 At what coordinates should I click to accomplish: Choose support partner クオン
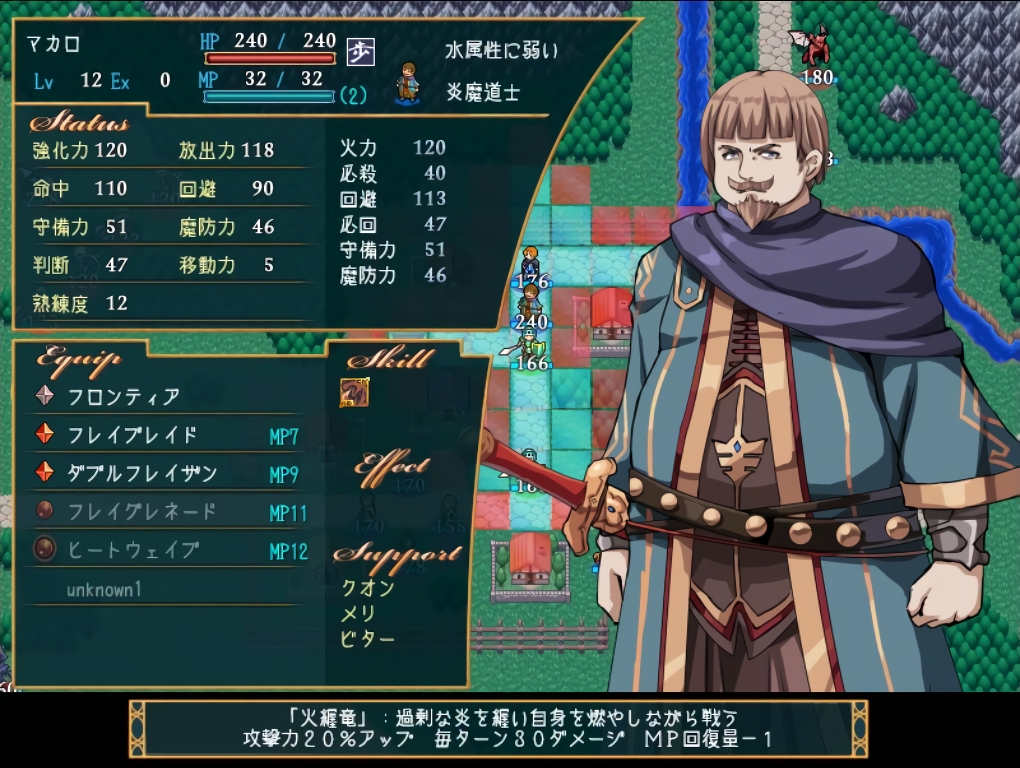[x=367, y=588]
